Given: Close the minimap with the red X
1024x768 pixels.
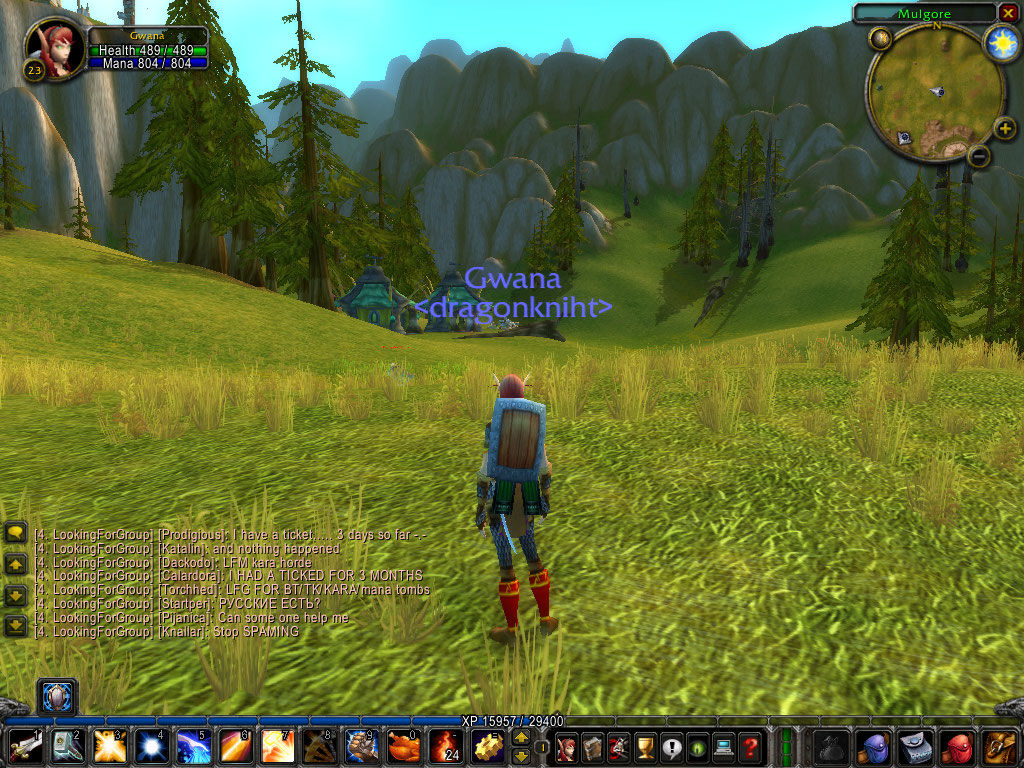Looking at the screenshot, I should [x=1008, y=12].
